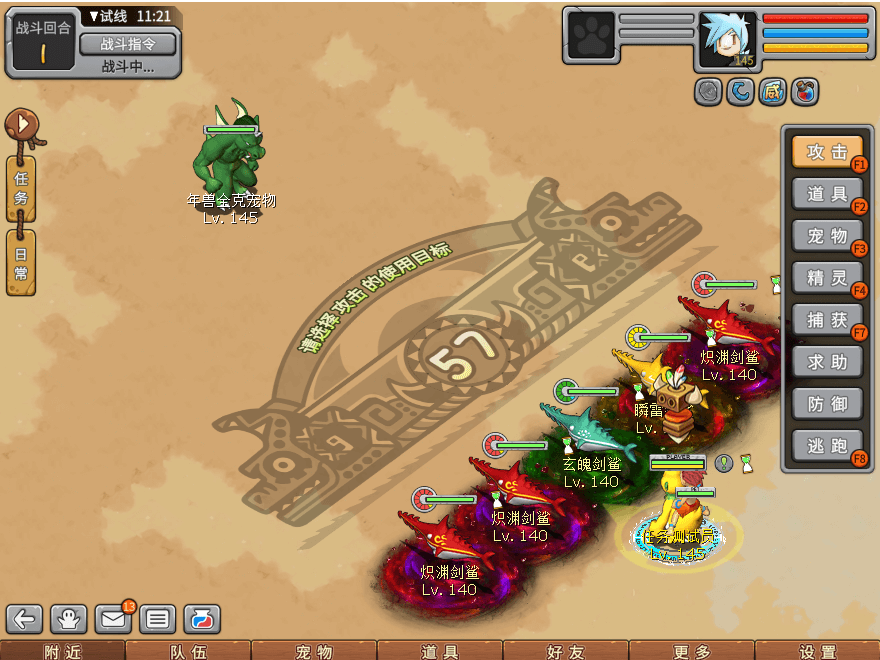Select the 宠物 (Pet) battle command
The image size is (880, 660).
827,236
